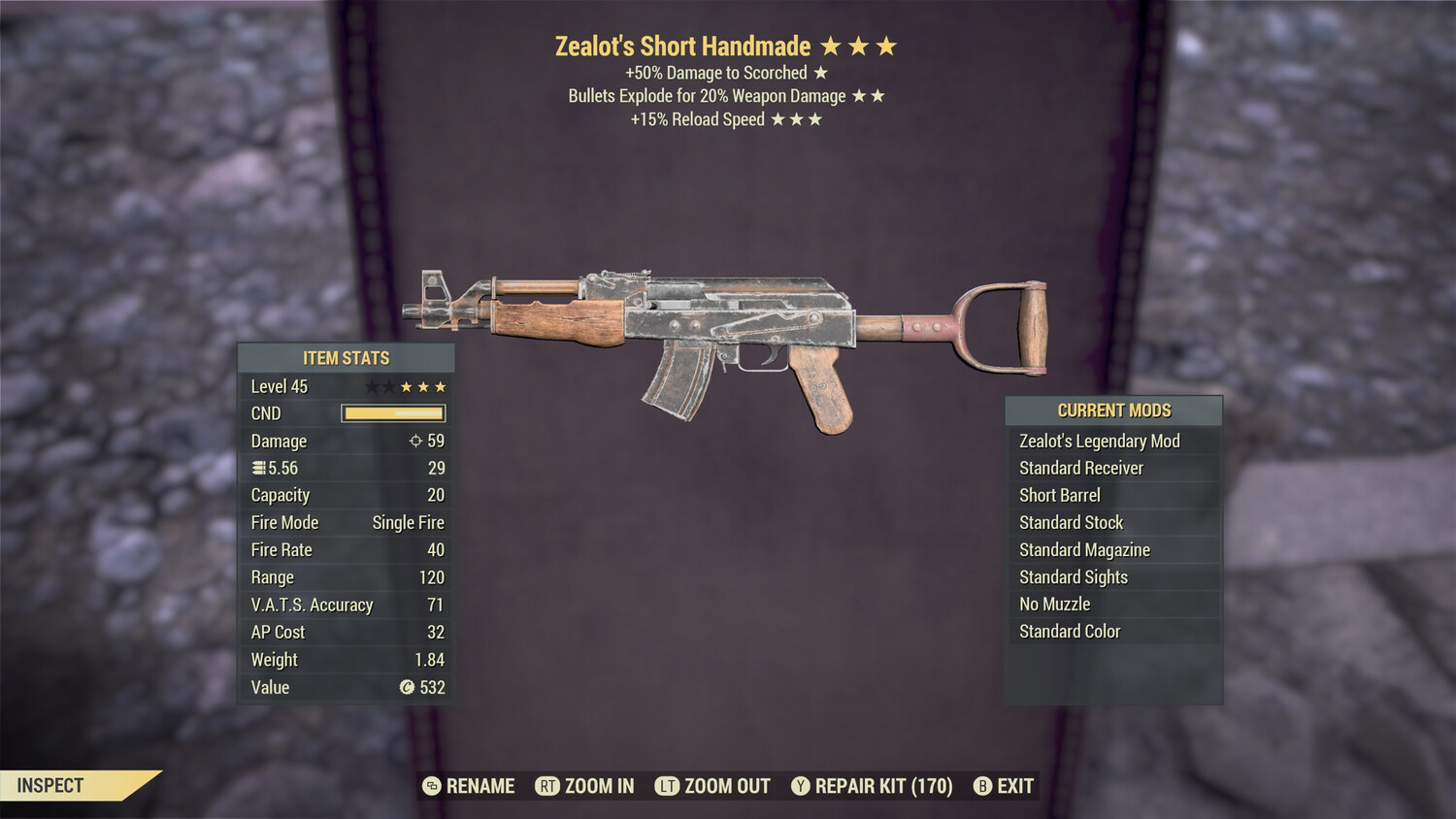Toggle a star beside +15% Reload Speed
Image resolution: width=1456 pixels, height=819 pixels.
pos(778,118)
